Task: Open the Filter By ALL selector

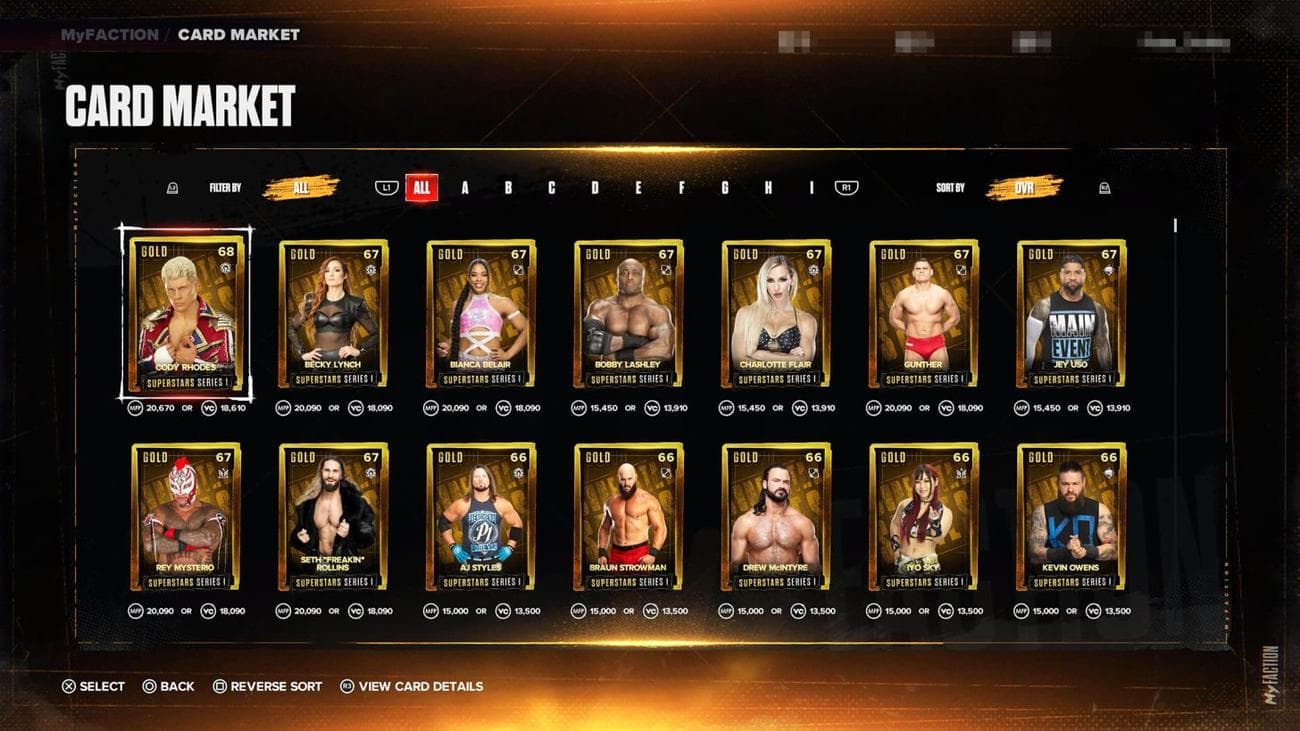Action: click(x=301, y=187)
